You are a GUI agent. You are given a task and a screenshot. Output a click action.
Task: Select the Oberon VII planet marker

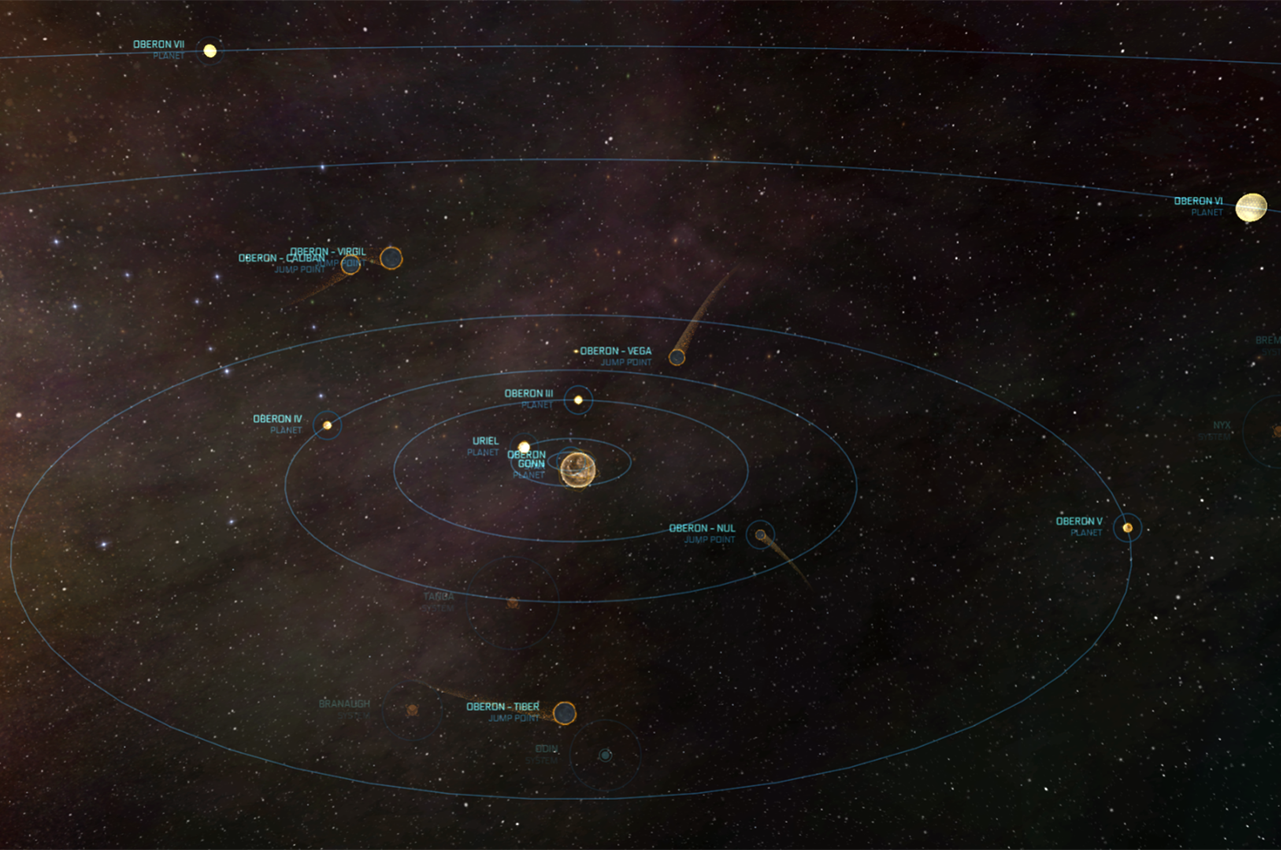tap(210, 50)
